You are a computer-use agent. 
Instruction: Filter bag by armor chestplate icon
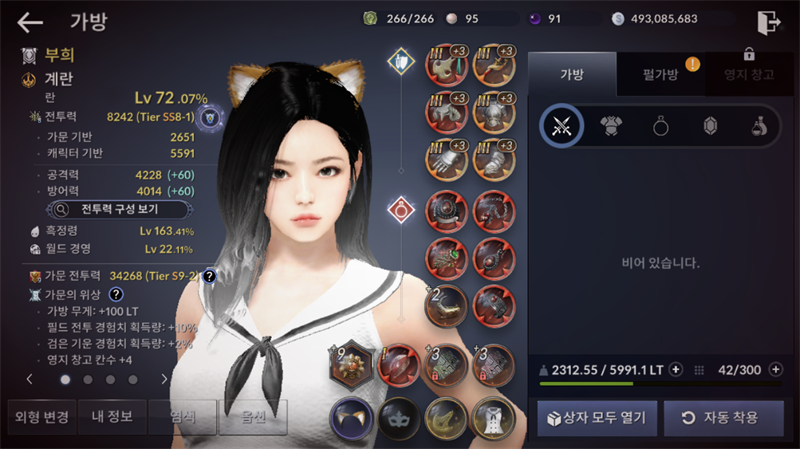[x=612, y=126]
